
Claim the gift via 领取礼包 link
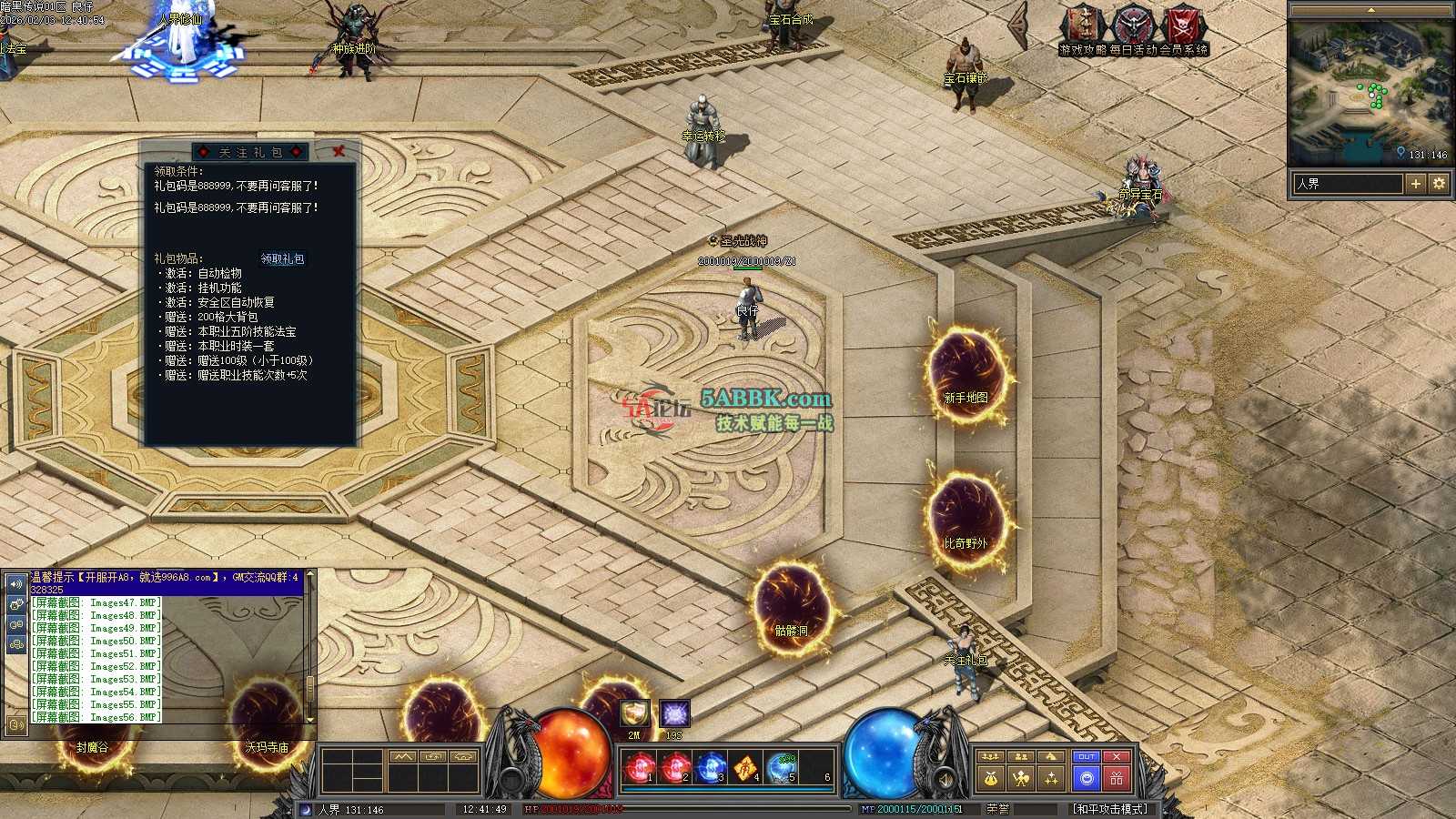pos(282,259)
